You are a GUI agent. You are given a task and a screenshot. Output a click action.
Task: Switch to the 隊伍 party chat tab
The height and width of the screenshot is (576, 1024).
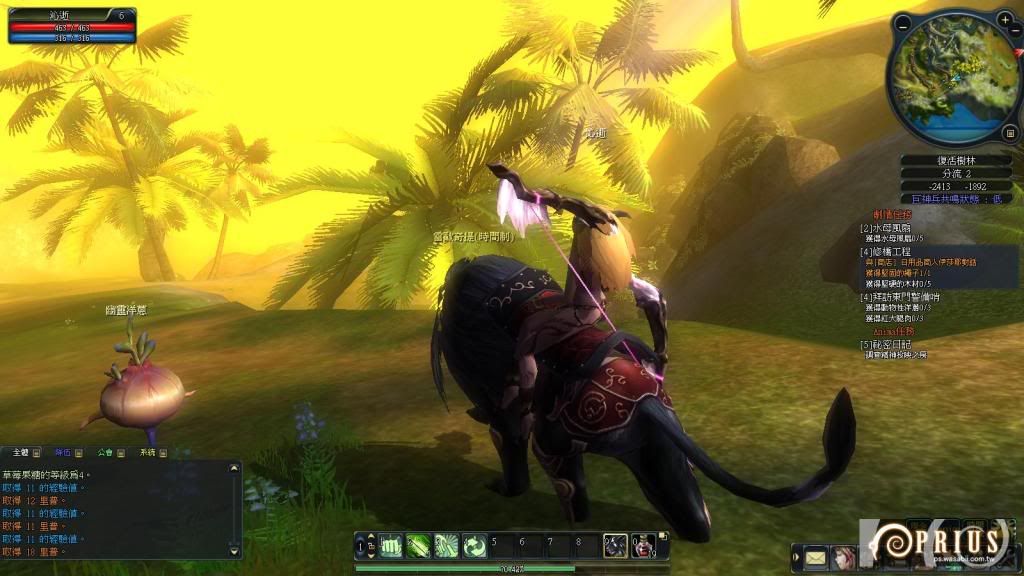tap(63, 453)
